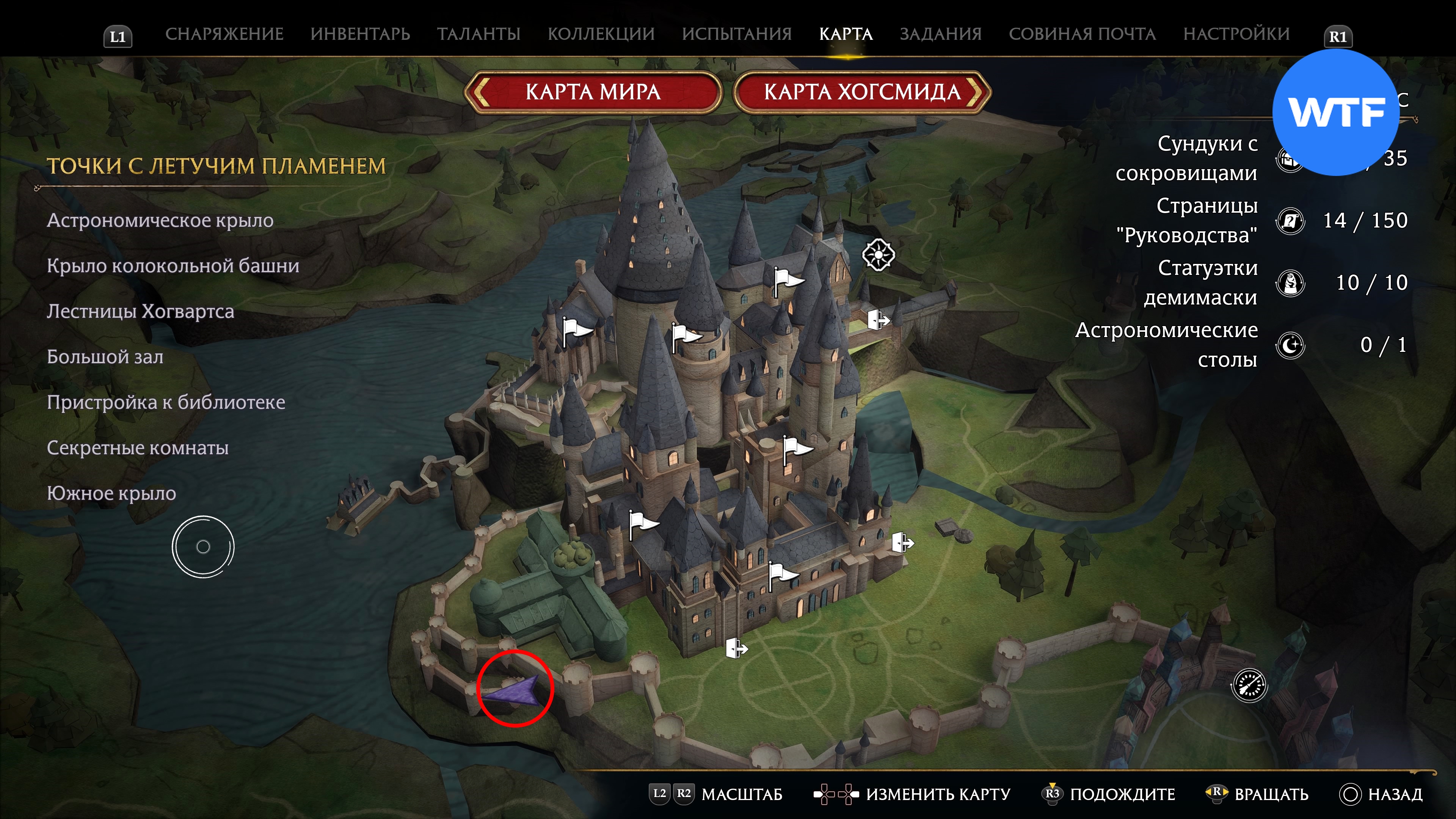Click the blue WTF overlay logo
1456x819 pixels.
(x=1335, y=112)
